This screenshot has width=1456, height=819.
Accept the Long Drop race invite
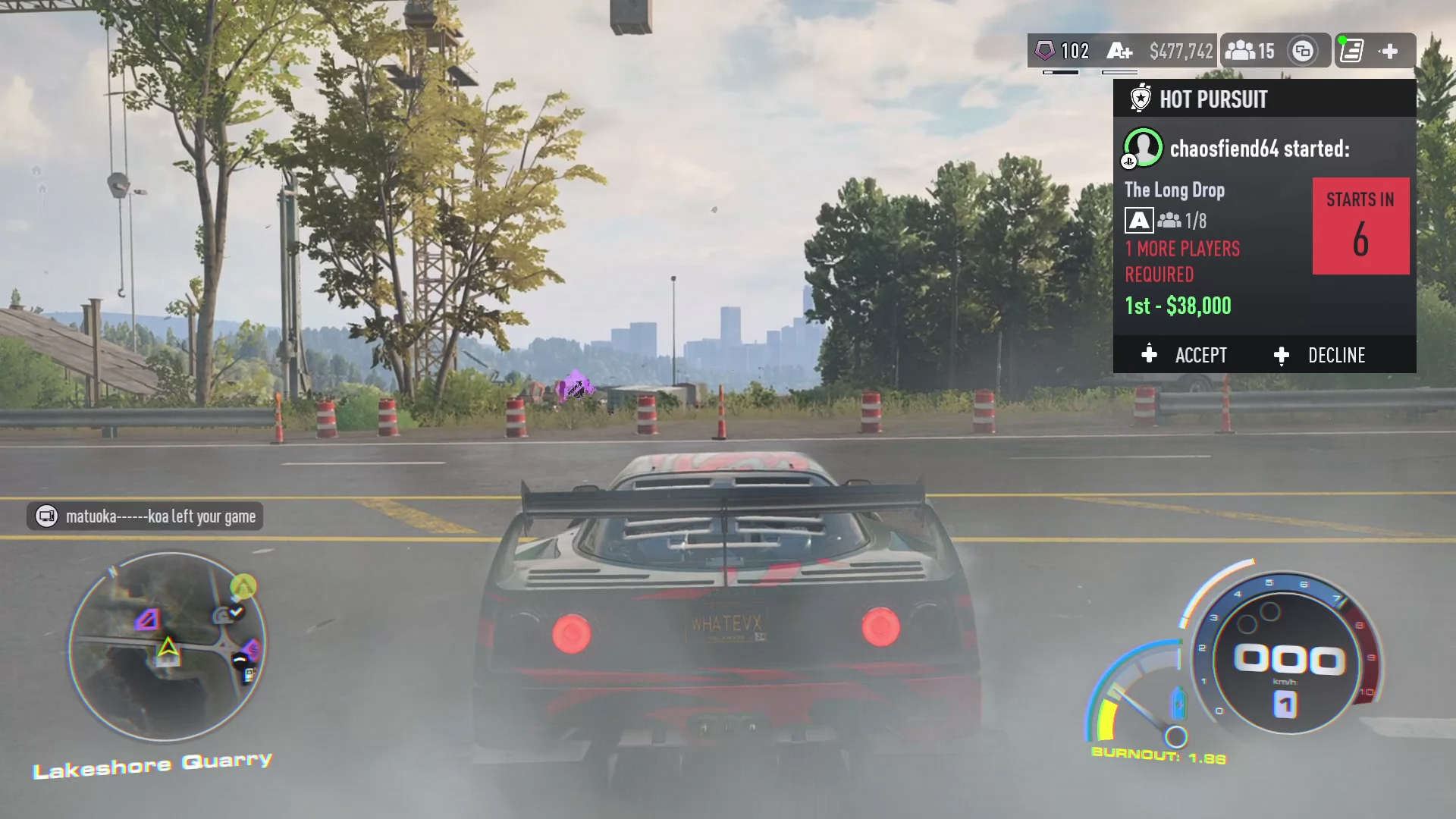click(x=1185, y=355)
